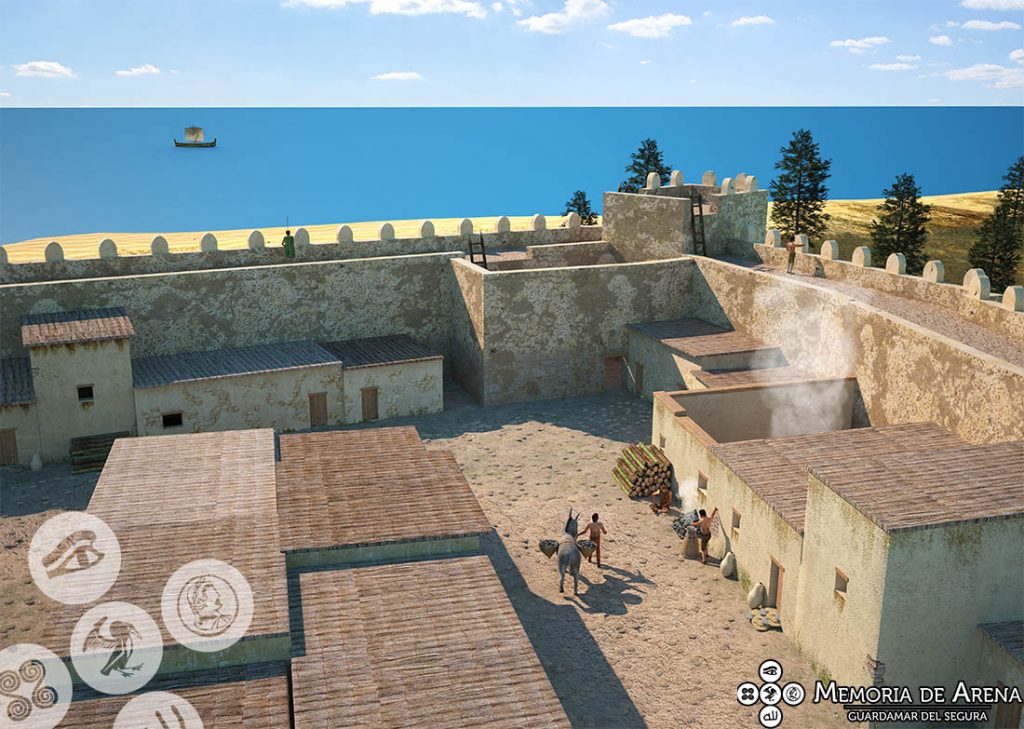
Task: Select the Eye of Horus emblem
Action: [x=74, y=557]
